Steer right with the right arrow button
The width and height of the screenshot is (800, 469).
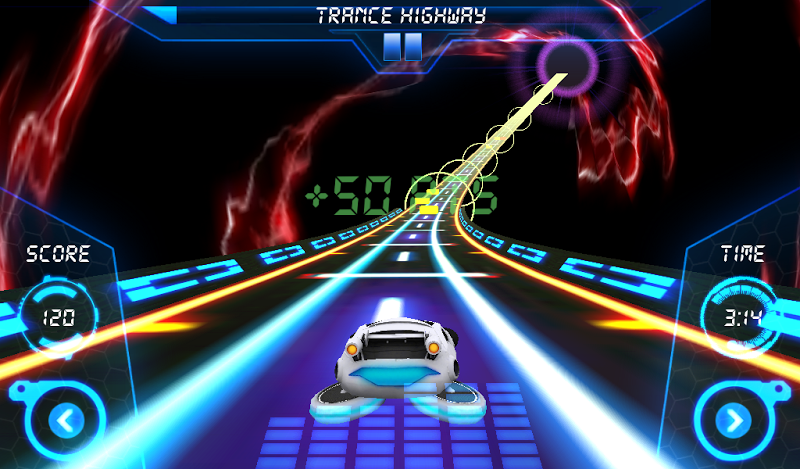tap(736, 420)
